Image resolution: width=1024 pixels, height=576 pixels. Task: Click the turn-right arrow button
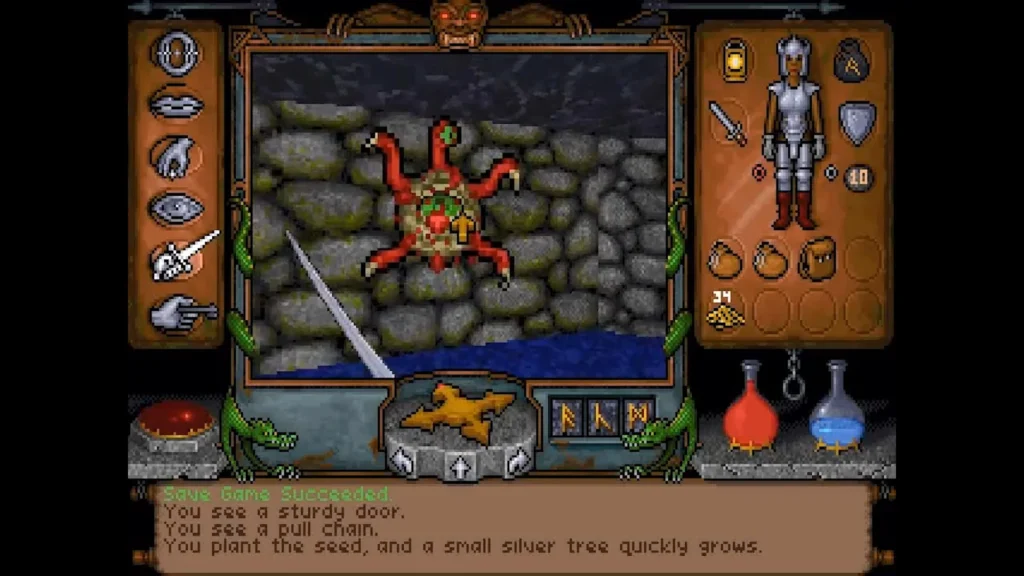(518, 460)
